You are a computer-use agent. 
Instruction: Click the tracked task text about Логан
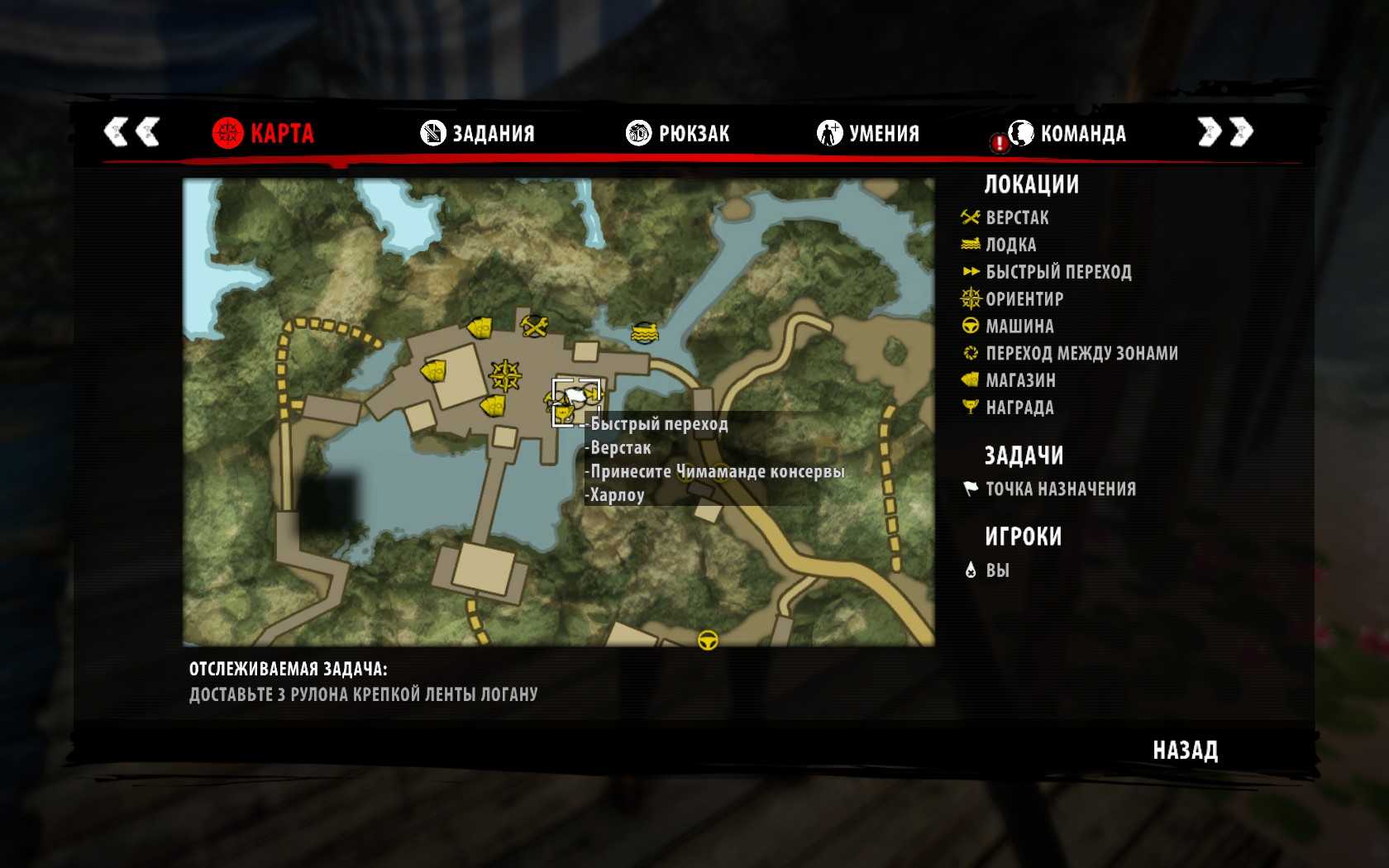(x=363, y=694)
